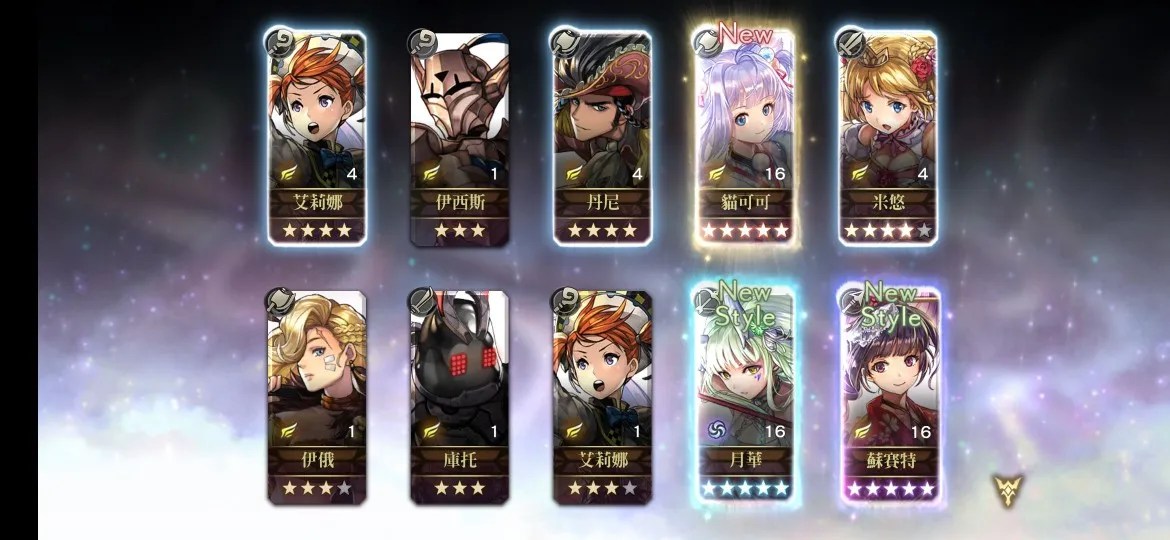The image size is (1170, 540).
Task: Inspect the 伊俄 character card
Action: tap(316, 397)
